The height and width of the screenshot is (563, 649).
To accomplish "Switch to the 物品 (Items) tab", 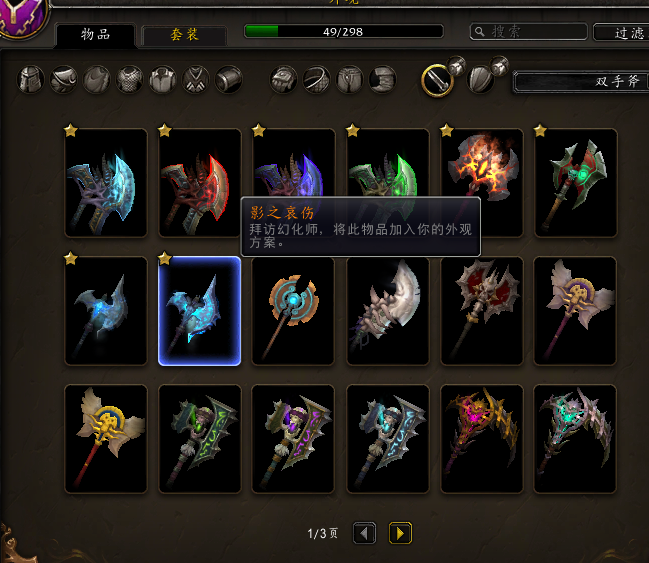I will [x=95, y=35].
